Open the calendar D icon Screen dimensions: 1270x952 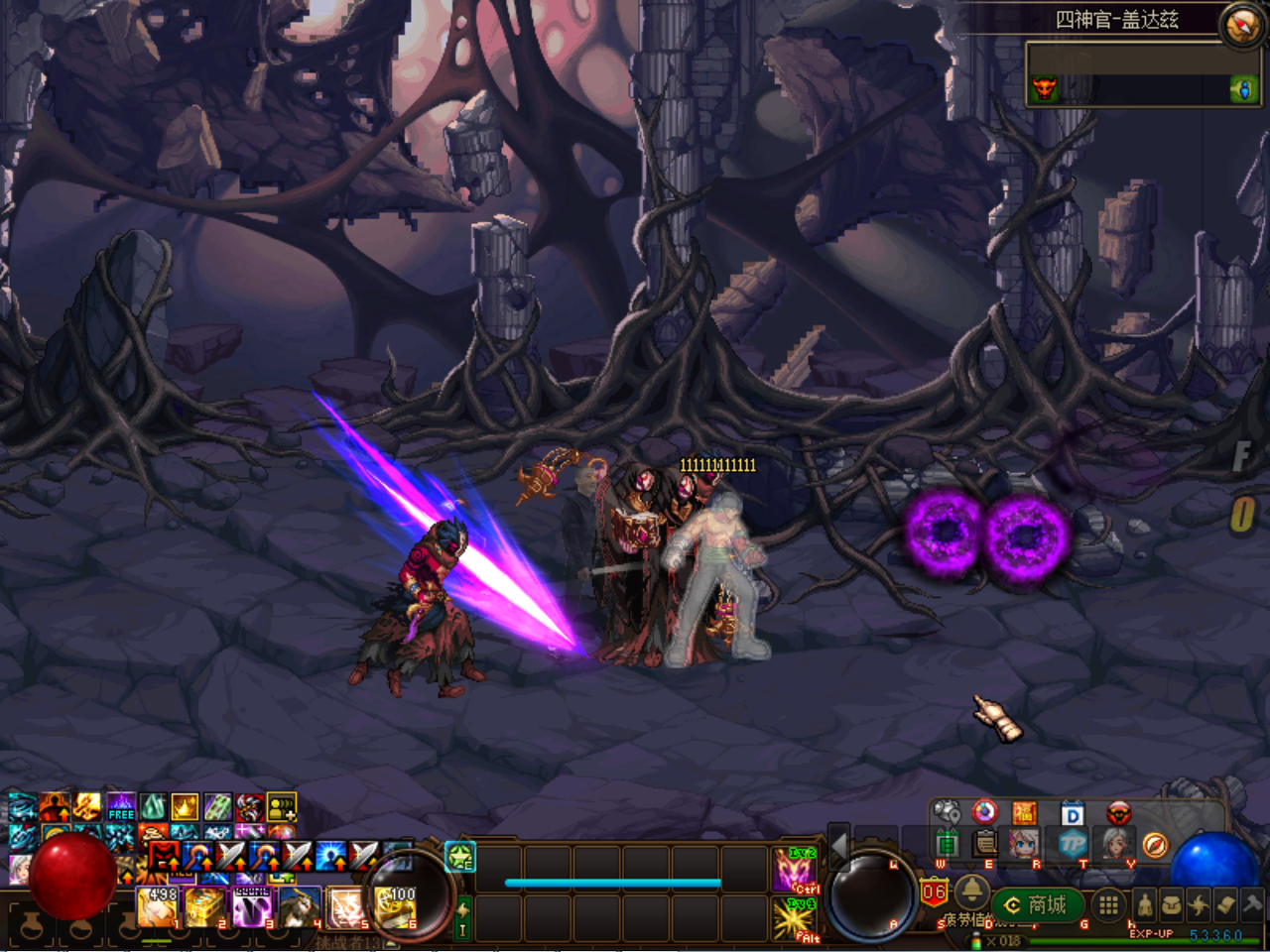pos(1072,814)
